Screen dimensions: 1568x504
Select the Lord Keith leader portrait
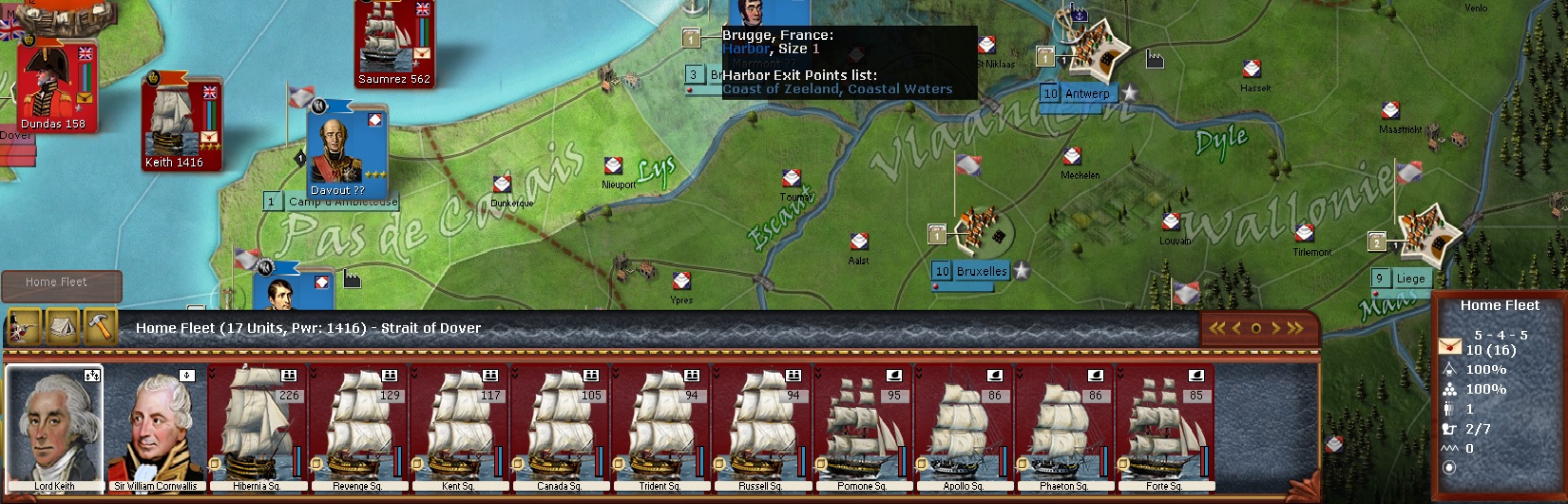coord(54,428)
